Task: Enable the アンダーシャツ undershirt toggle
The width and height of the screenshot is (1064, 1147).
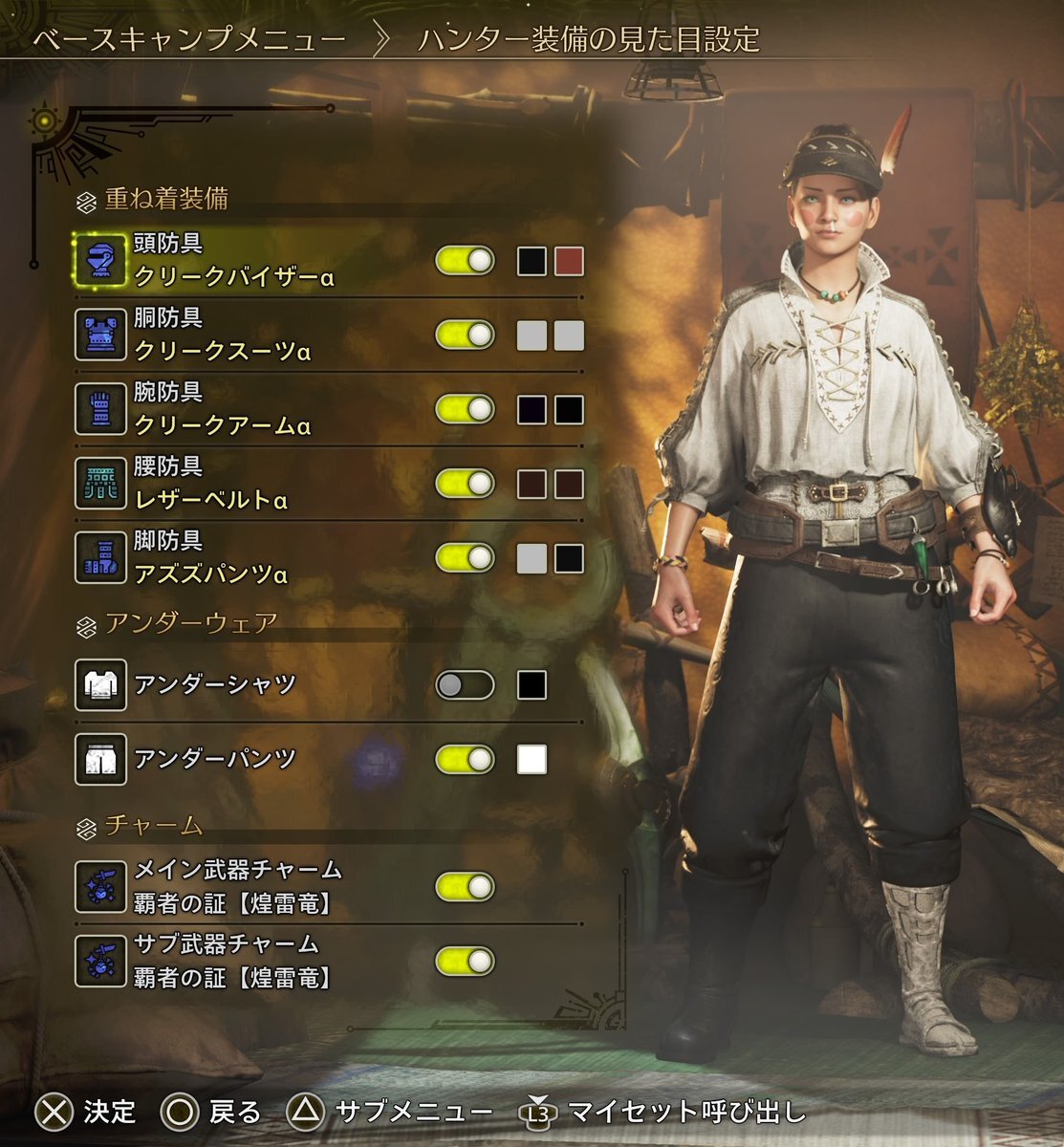Action: pyautogui.click(x=465, y=684)
